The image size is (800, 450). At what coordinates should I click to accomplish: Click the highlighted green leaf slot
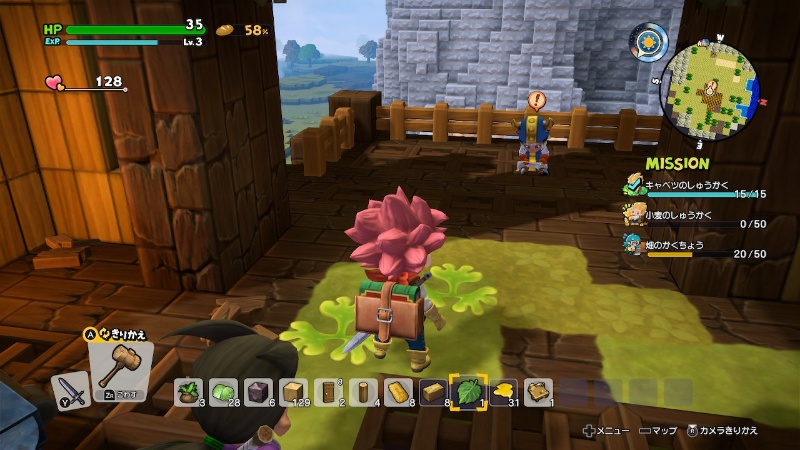468,392
